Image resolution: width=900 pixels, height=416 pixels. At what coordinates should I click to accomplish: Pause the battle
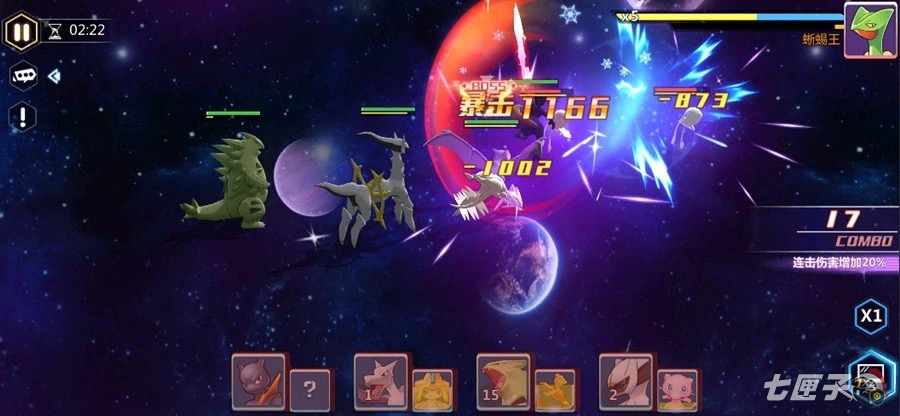pyautogui.click(x=21, y=30)
